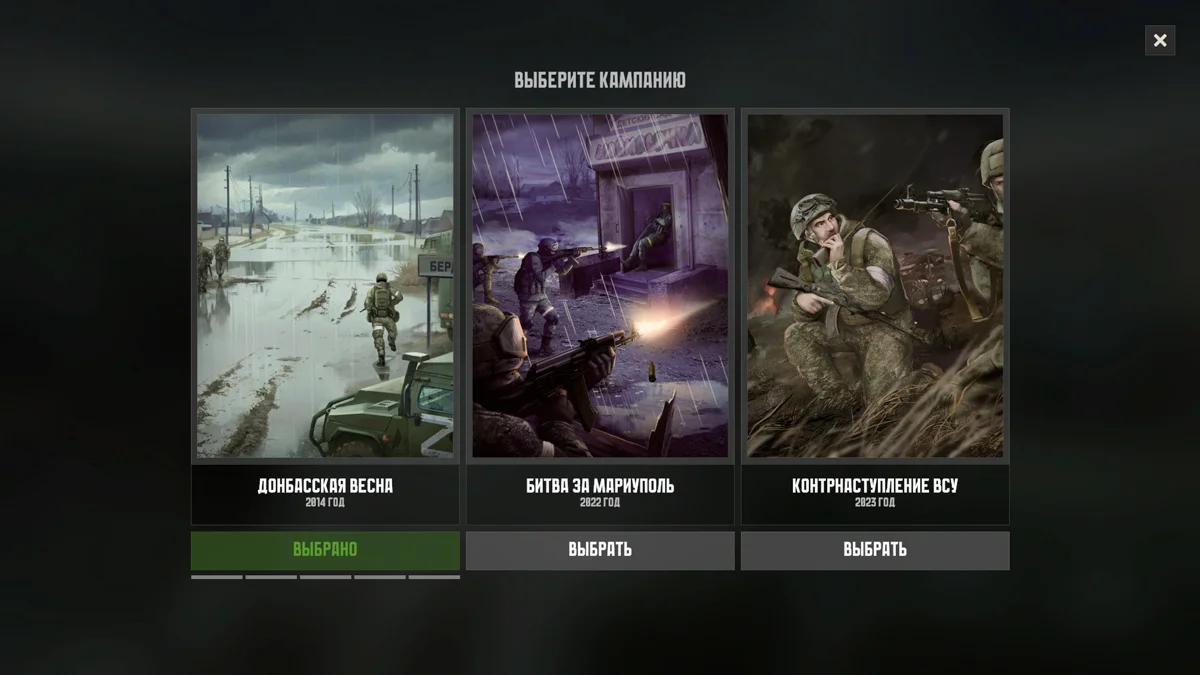Click the green Выбрано button
Viewport: 1200px width, 675px height.
[325, 550]
